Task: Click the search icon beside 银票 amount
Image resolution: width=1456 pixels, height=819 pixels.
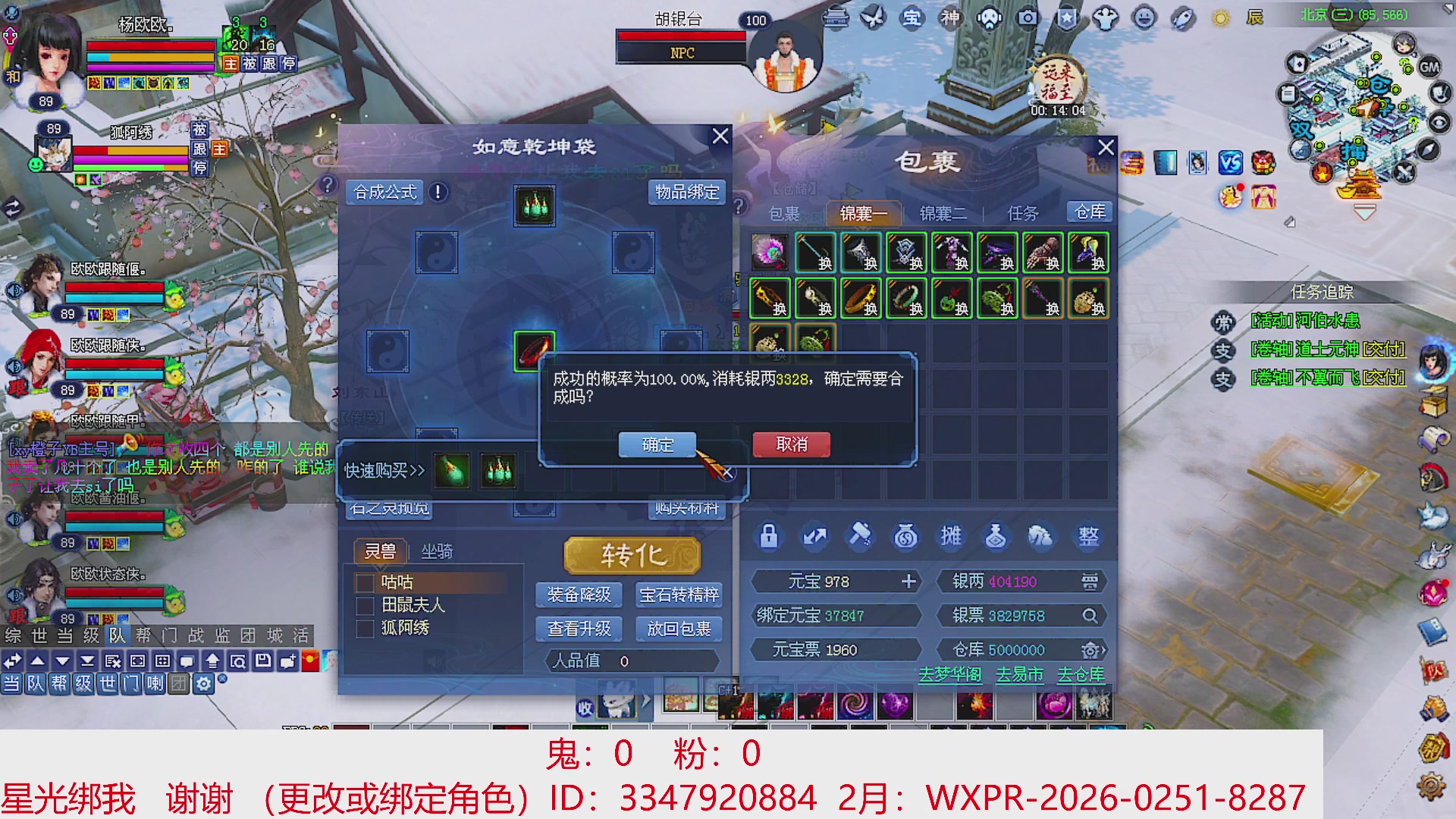Action: [x=1090, y=616]
